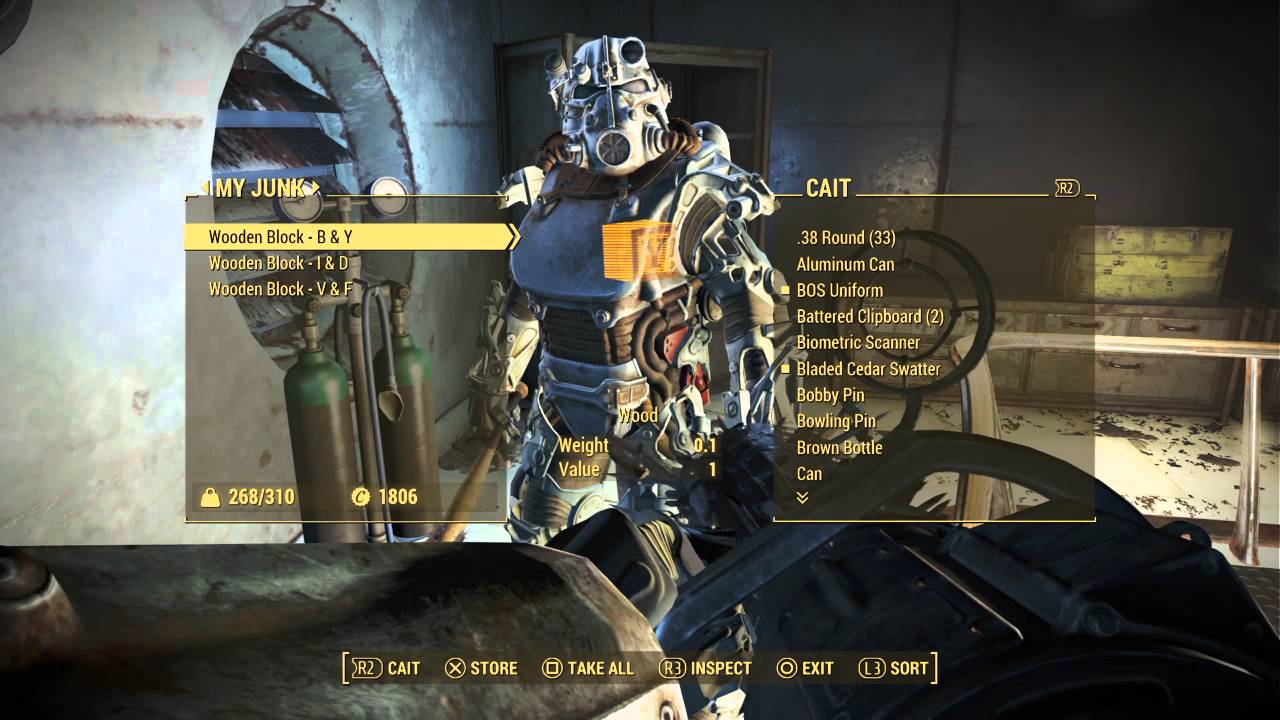Click the TAKE ALL option

(x=588, y=668)
